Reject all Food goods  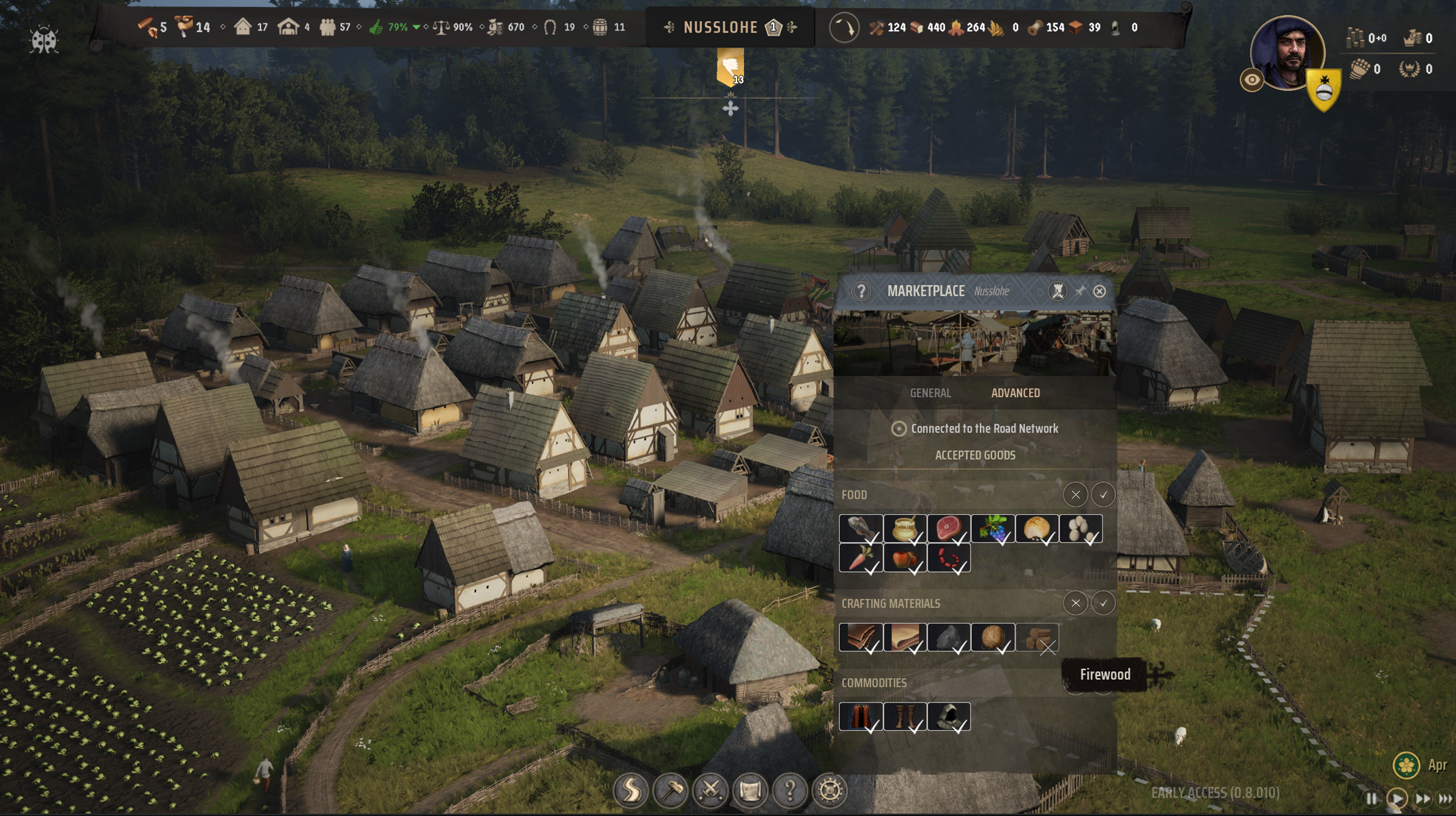point(1075,495)
